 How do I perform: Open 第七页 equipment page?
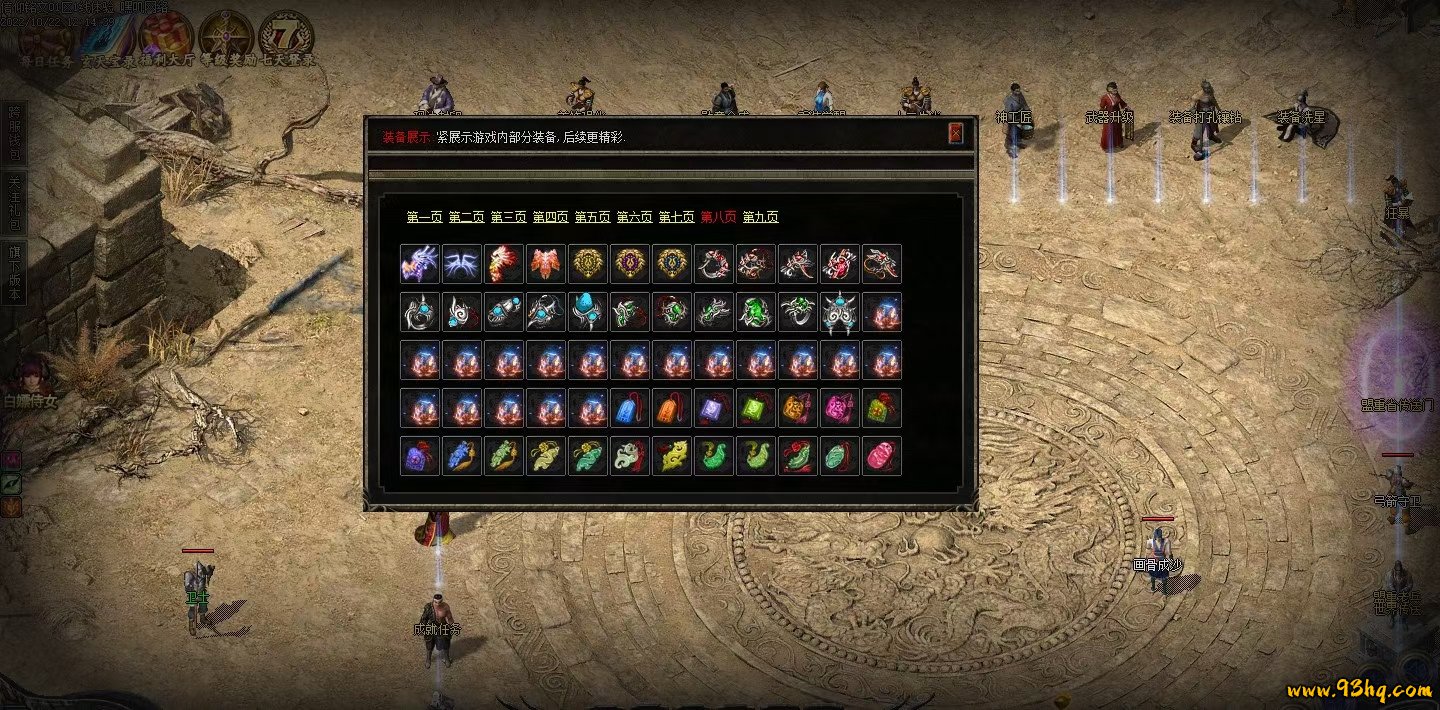pyautogui.click(x=676, y=217)
